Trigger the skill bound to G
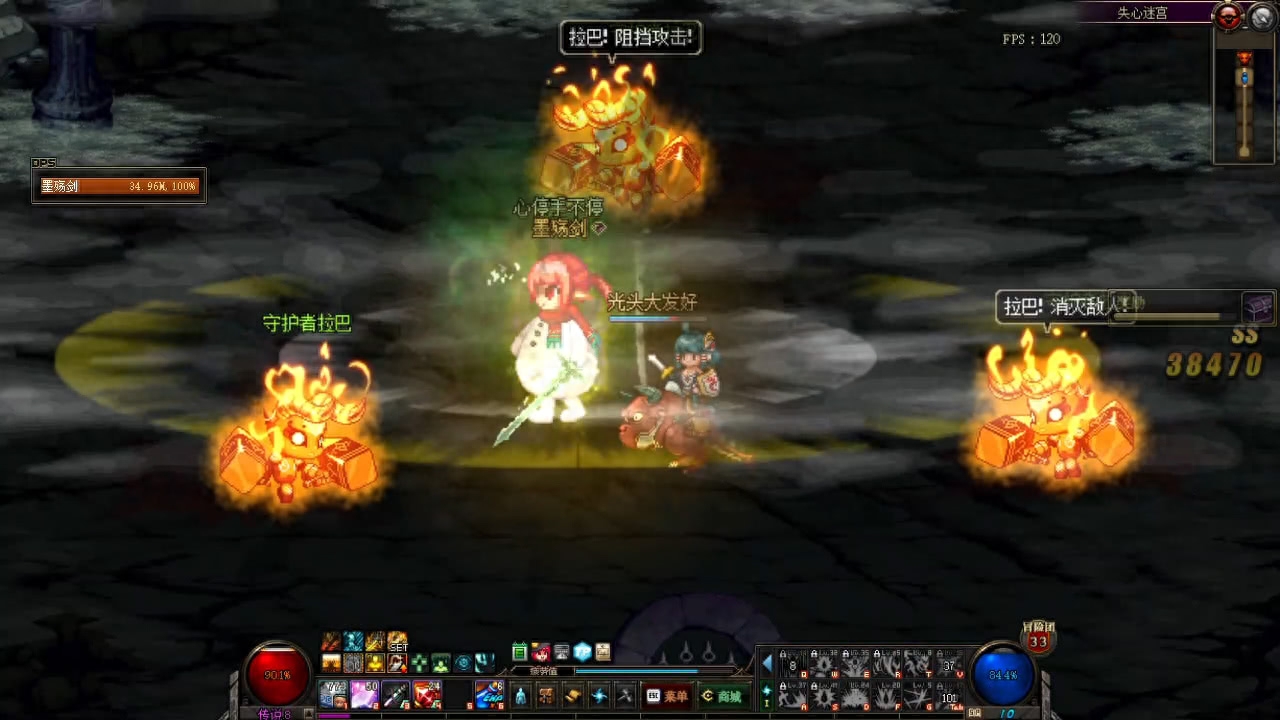 click(917, 695)
